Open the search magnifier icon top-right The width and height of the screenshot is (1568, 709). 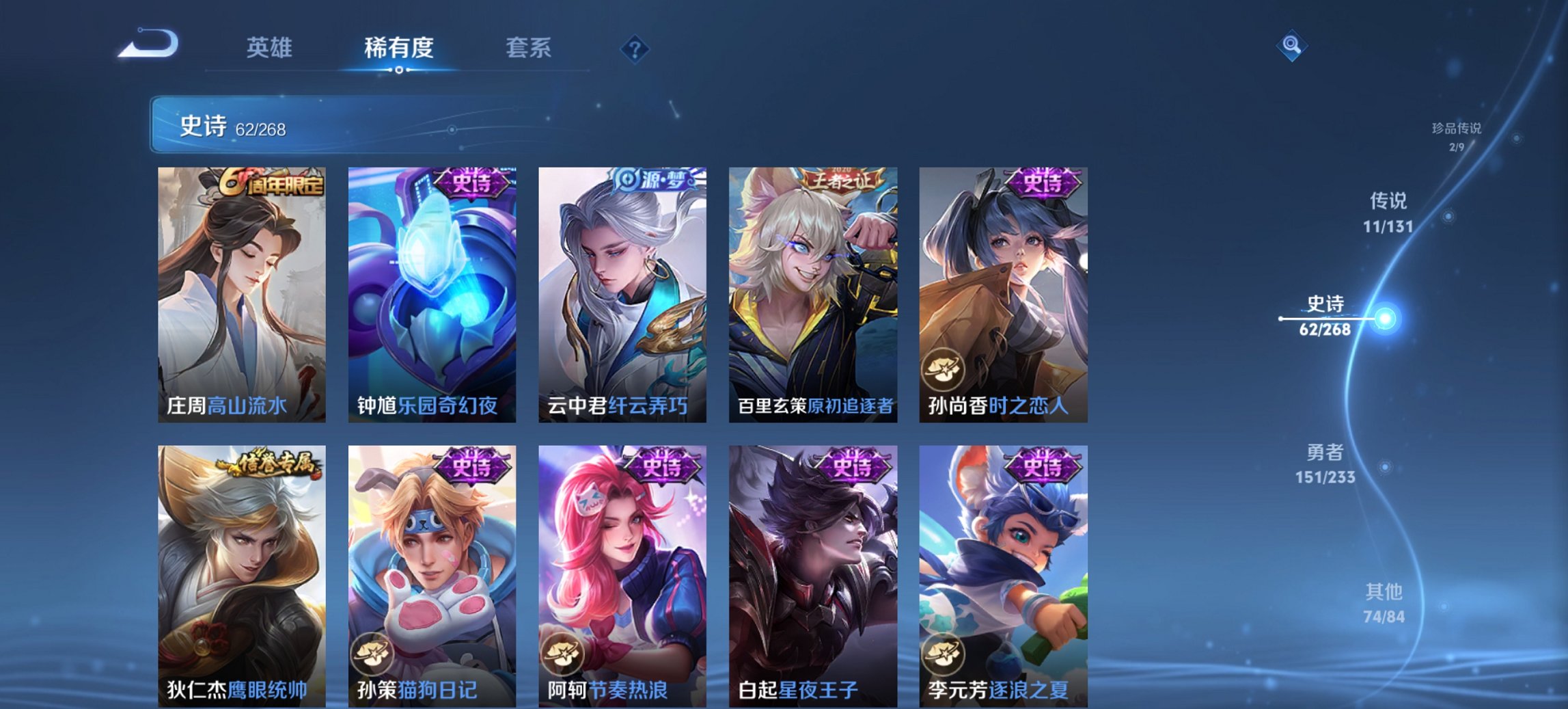pos(1292,46)
